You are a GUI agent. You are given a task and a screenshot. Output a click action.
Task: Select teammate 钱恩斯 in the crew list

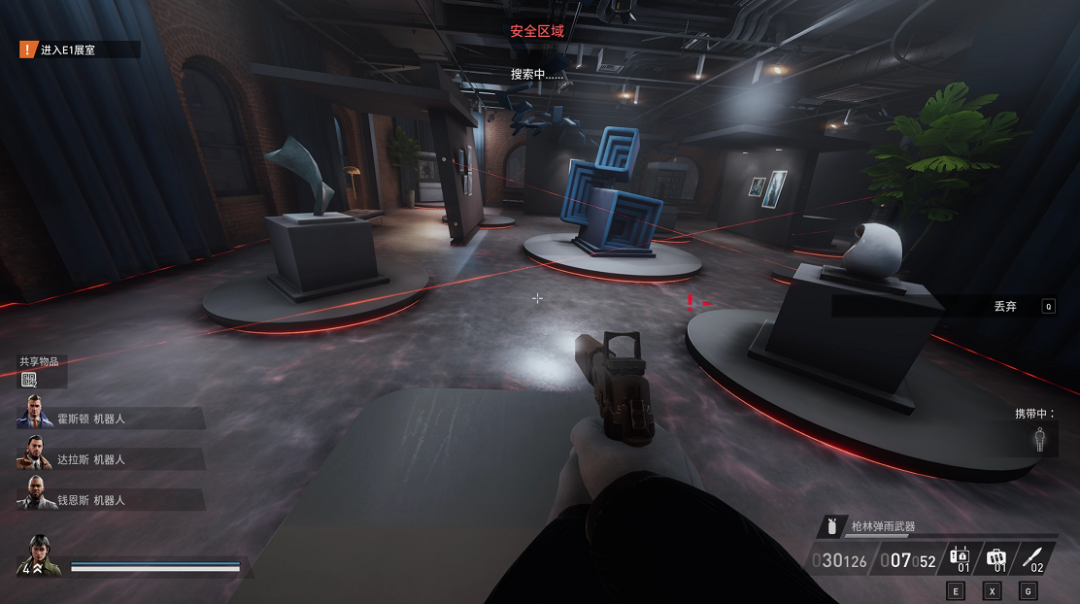35,497
